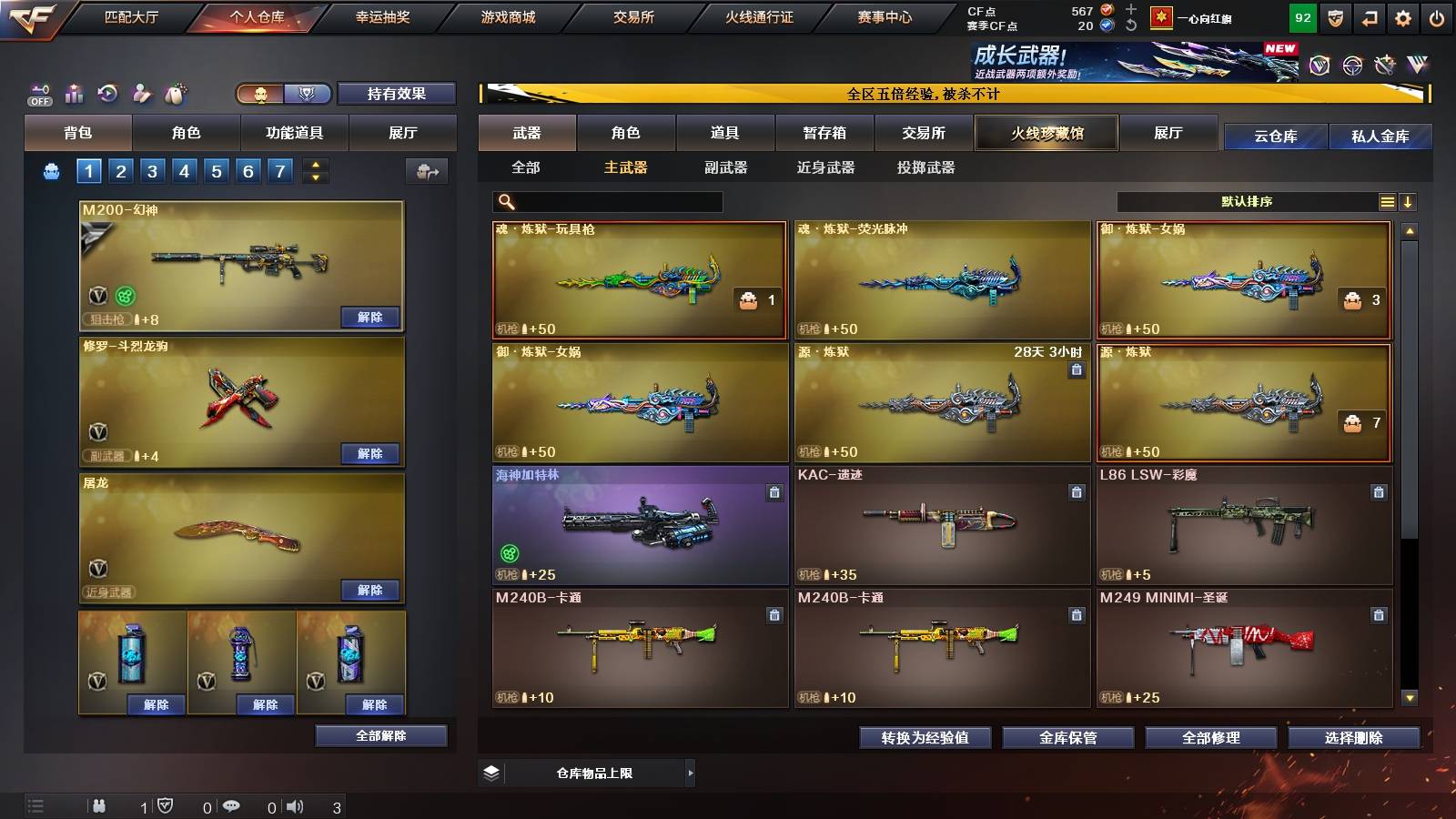Click the sort direction down arrow
The width and height of the screenshot is (1456, 819).
[1410, 201]
